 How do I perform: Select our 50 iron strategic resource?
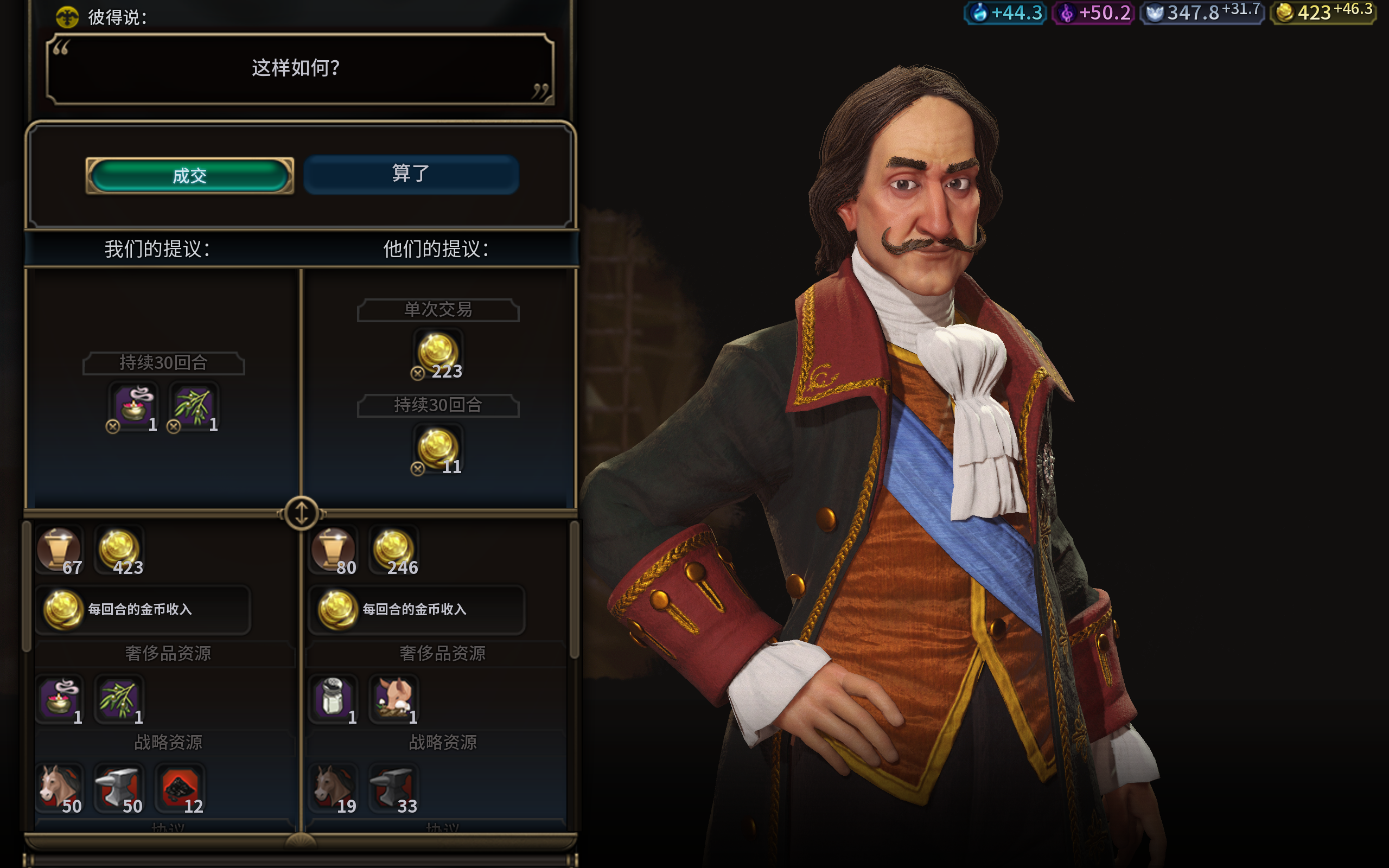(x=119, y=789)
